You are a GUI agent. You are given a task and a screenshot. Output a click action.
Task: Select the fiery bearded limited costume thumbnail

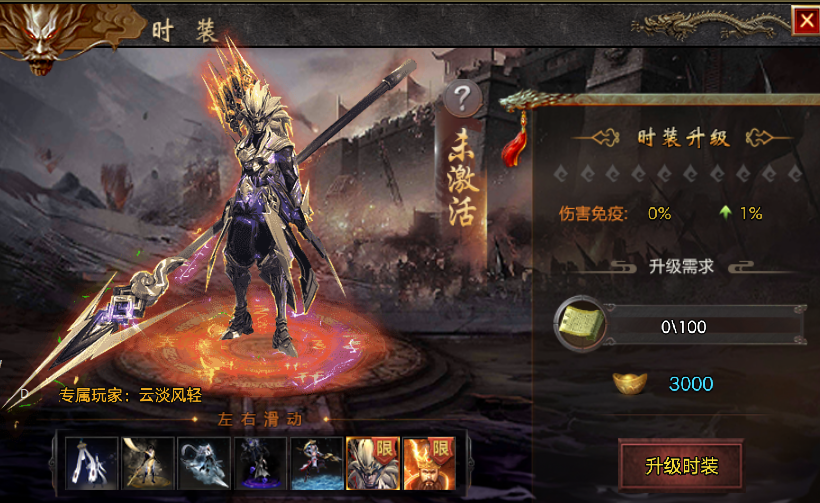pyautogui.click(x=428, y=463)
